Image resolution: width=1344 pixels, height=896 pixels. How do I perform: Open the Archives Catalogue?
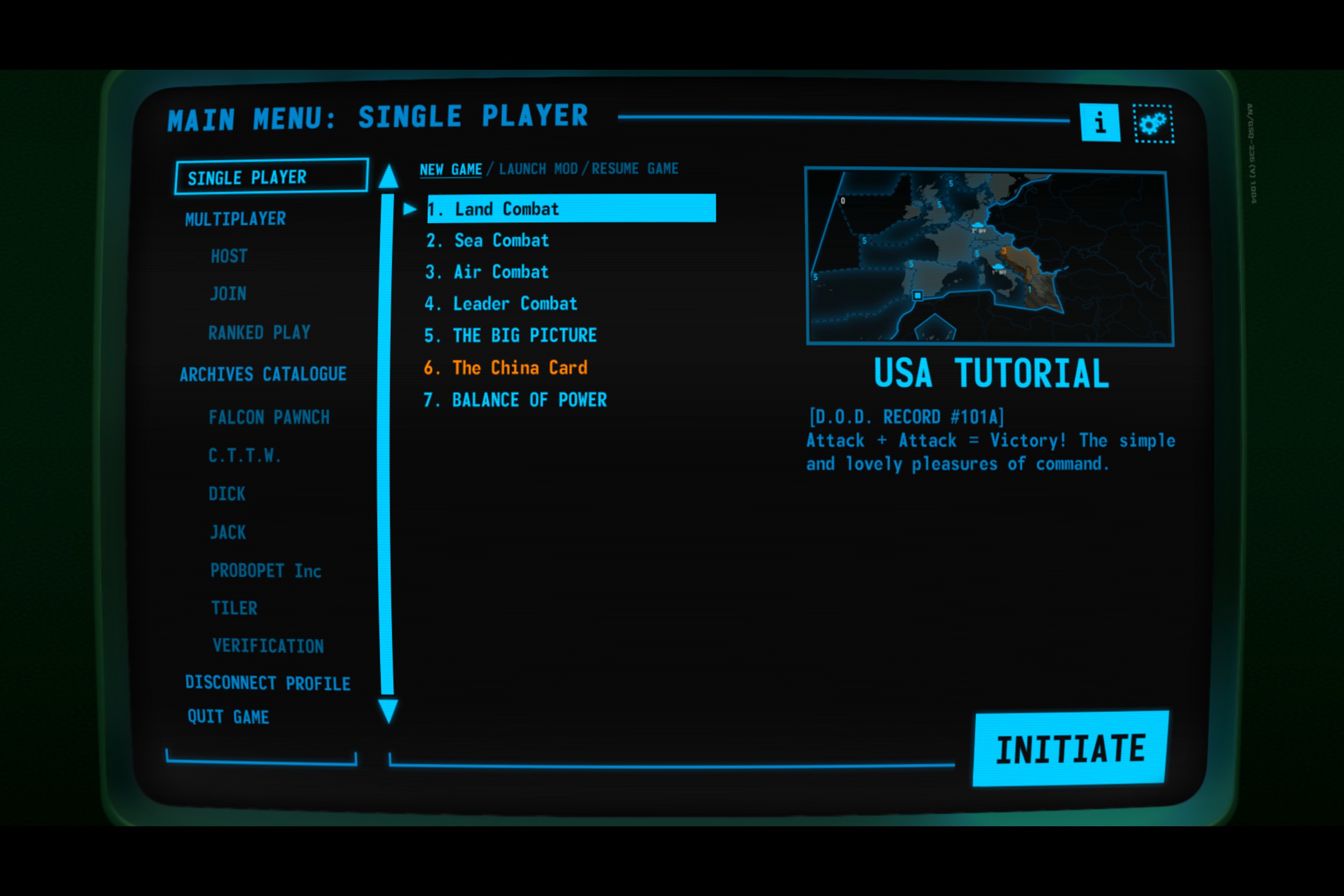point(263,374)
